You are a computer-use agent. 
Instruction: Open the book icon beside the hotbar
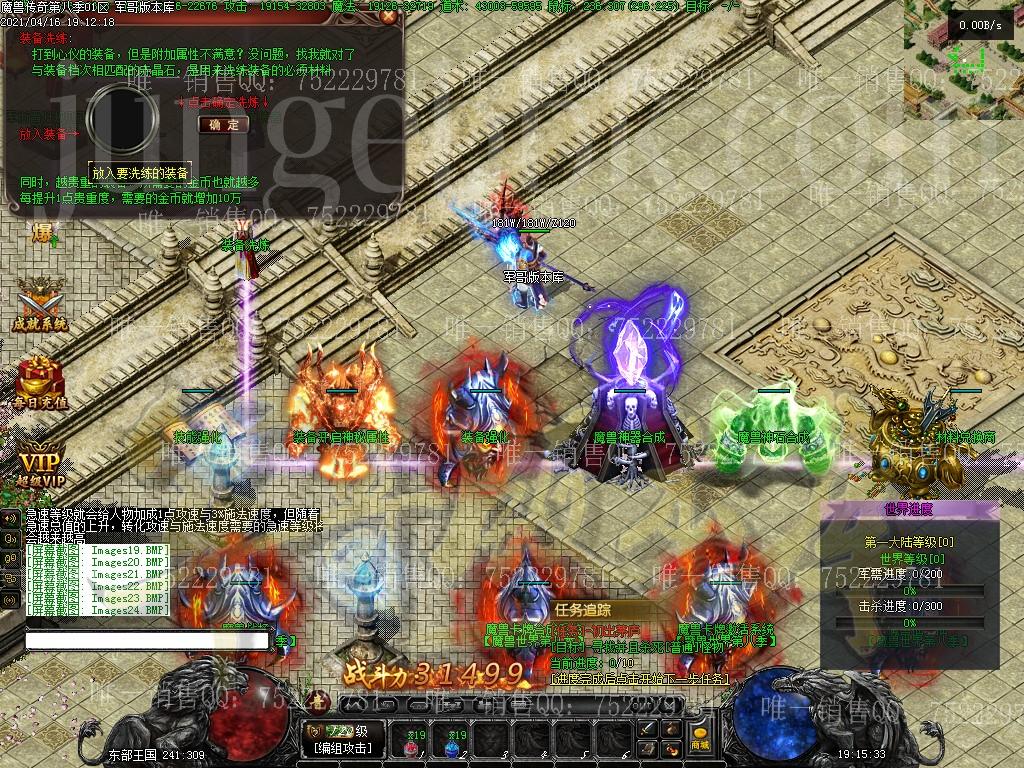[x=649, y=749]
